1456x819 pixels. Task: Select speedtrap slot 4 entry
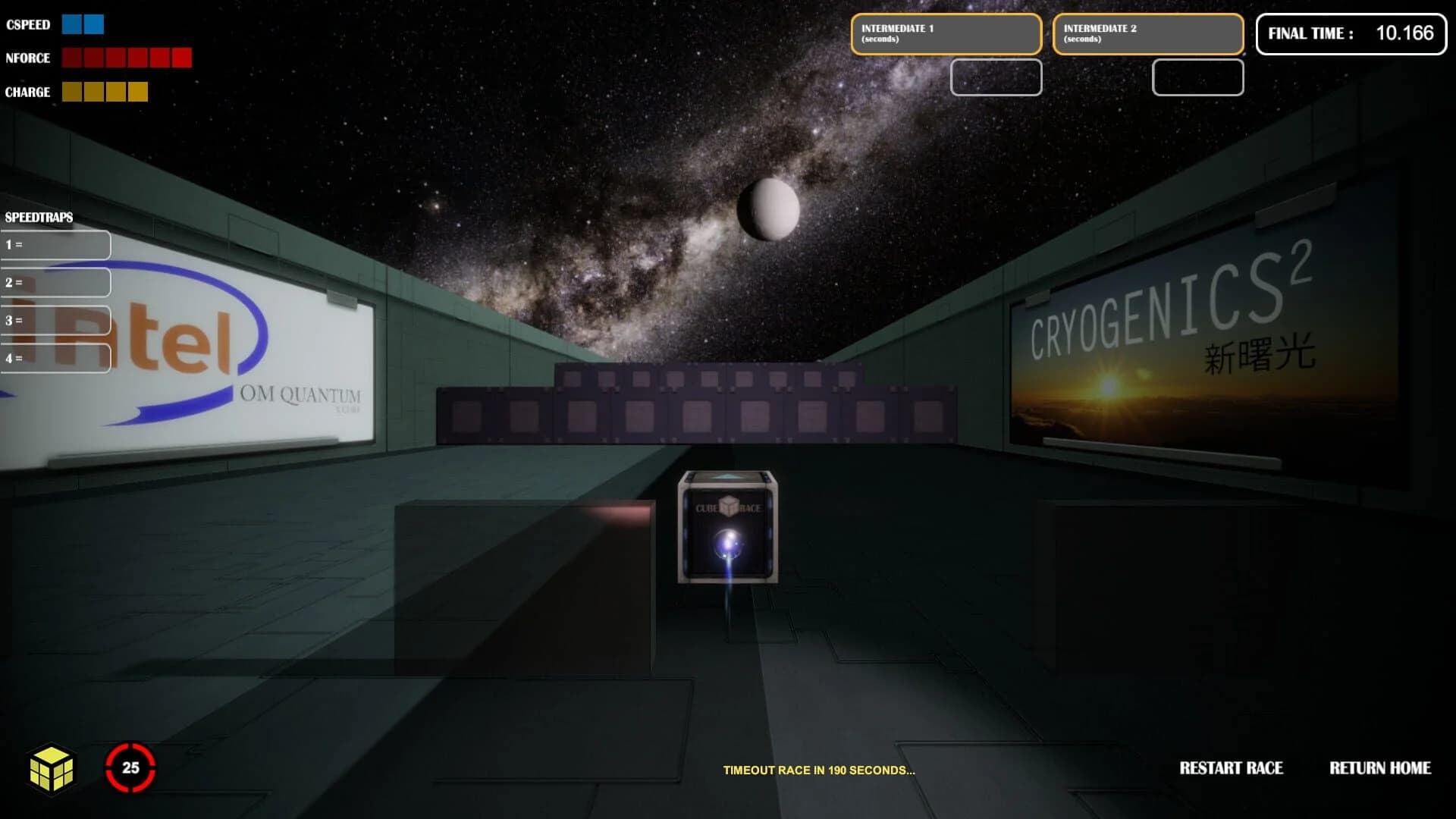click(55, 358)
